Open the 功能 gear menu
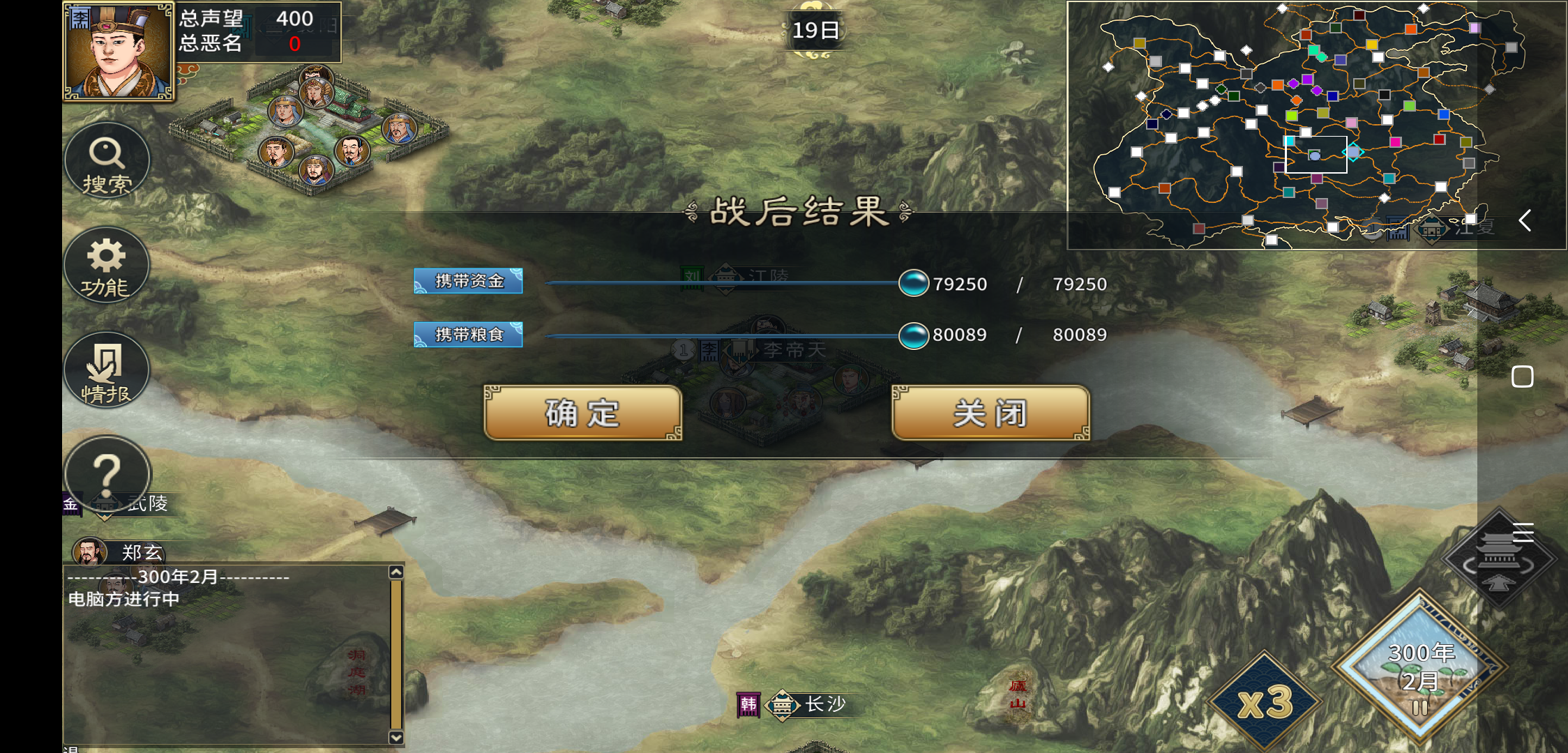1568x753 pixels. point(107,266)
